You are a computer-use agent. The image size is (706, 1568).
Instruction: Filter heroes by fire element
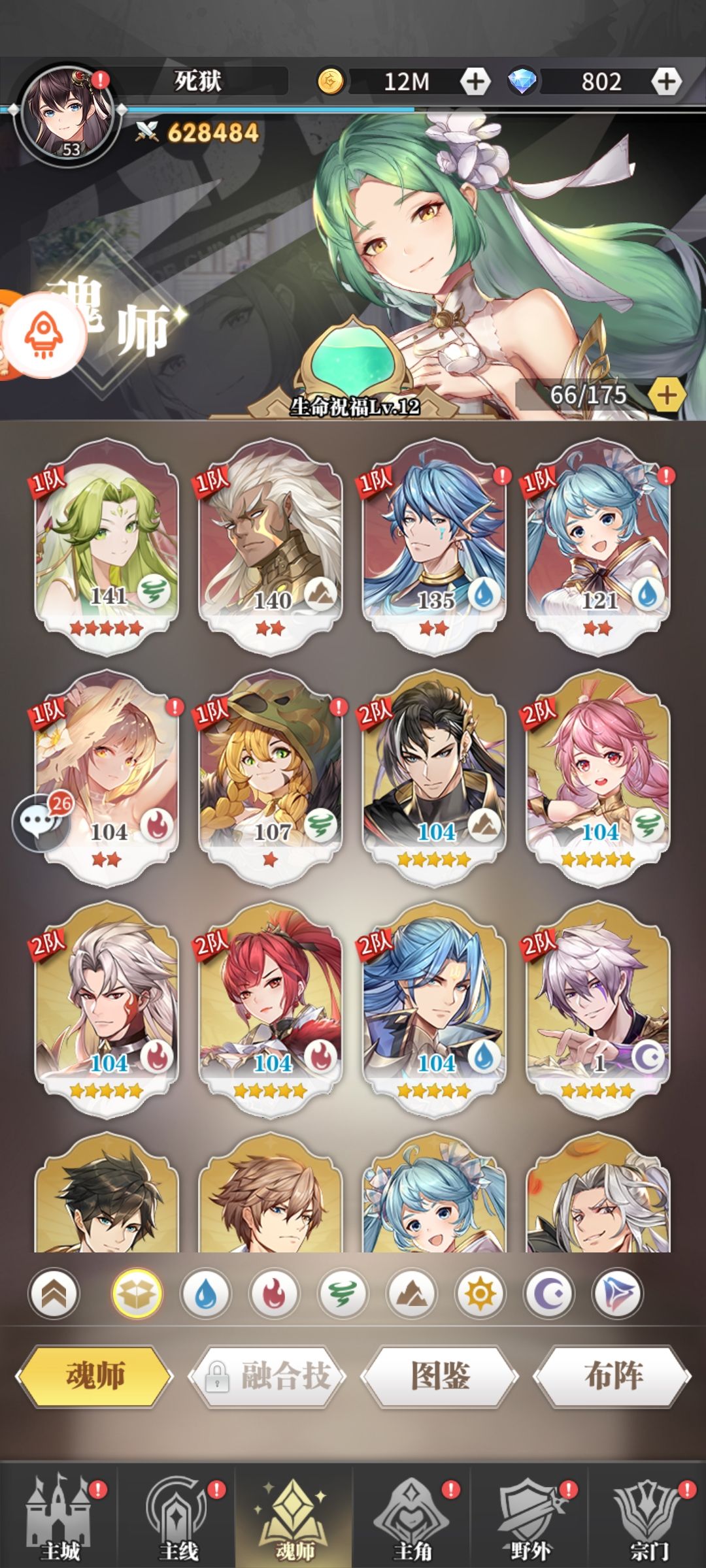tap(274, 1294)
